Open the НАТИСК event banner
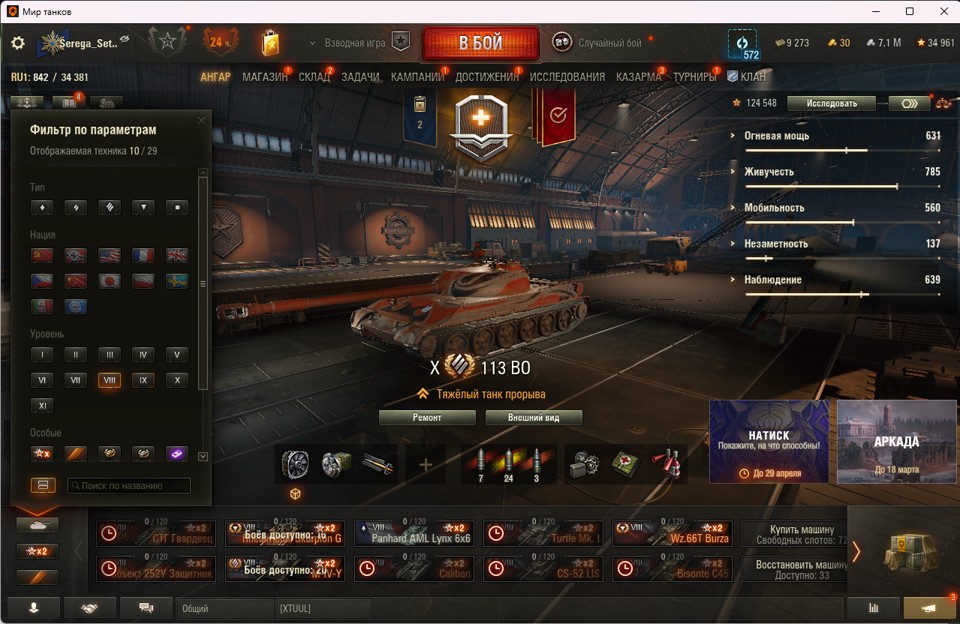The image size is (960, 624). click(x=769, y=441)
